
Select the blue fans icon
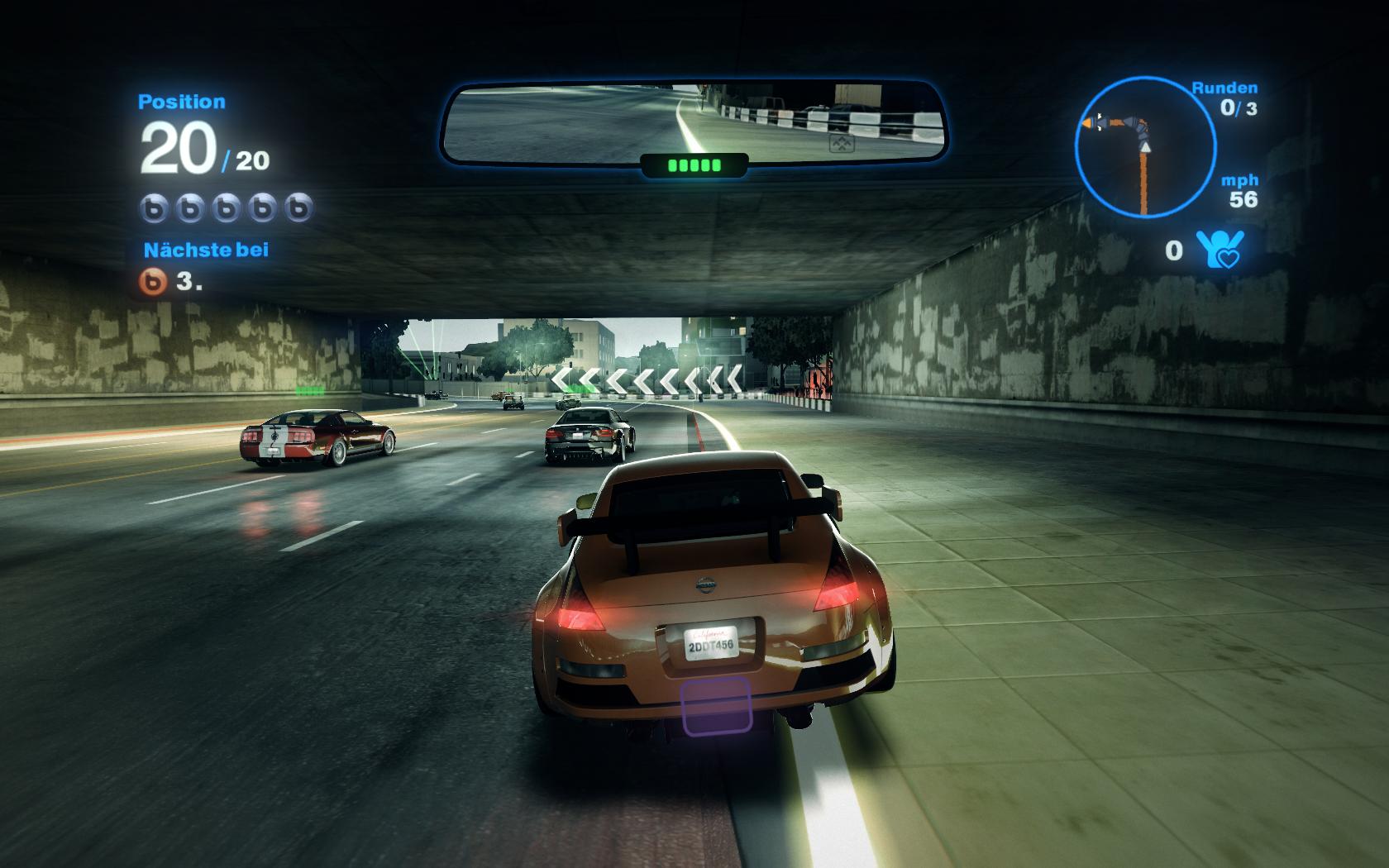pos(1220,249)
